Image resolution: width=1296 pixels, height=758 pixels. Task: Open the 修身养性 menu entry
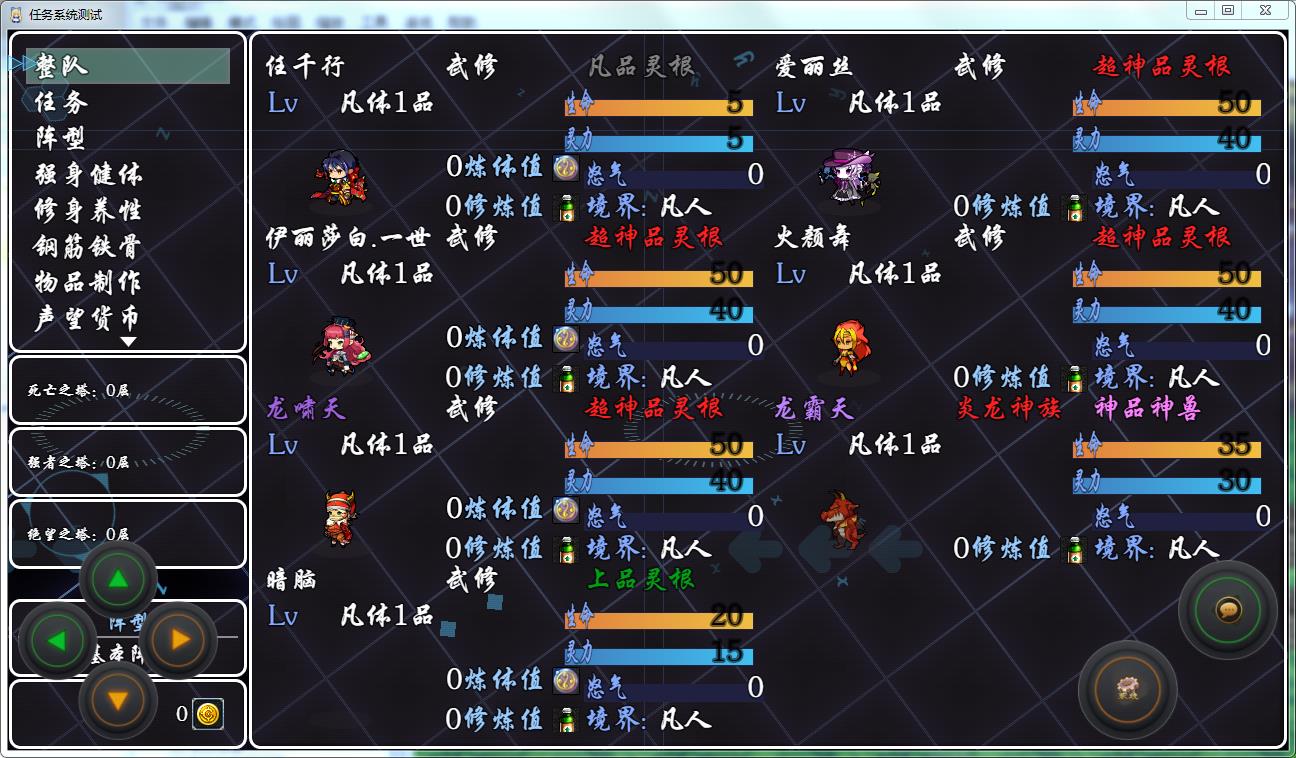(89, 210)
